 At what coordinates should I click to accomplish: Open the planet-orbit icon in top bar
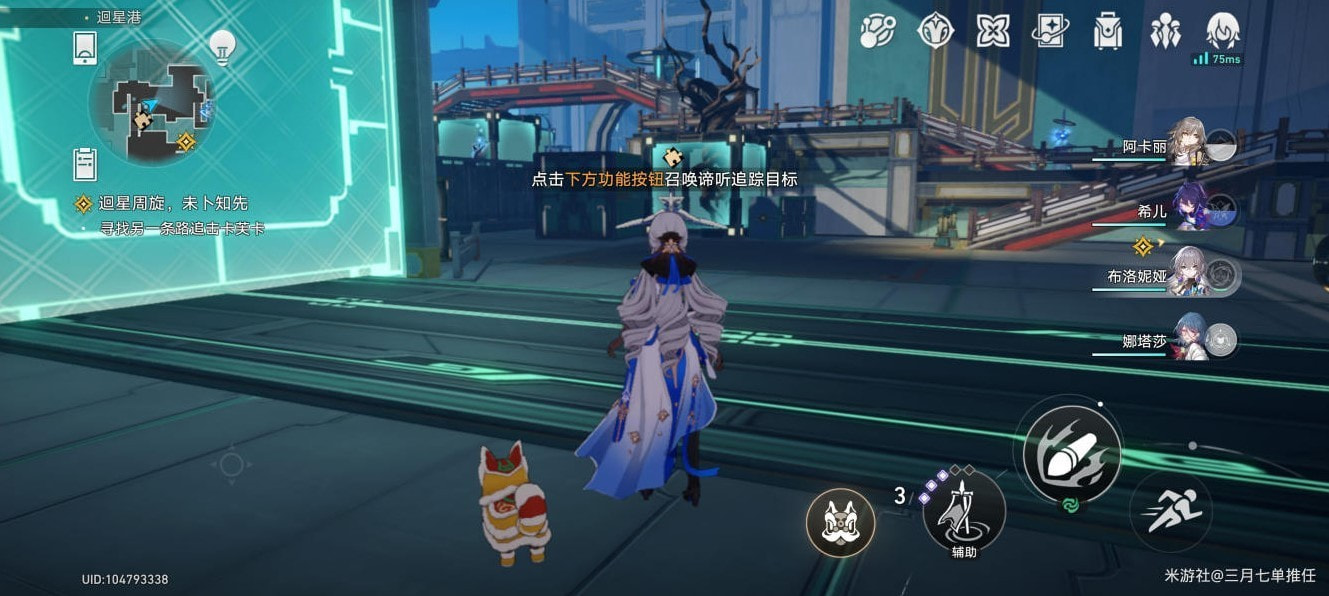pyautogui.click(x=878, y=31)
